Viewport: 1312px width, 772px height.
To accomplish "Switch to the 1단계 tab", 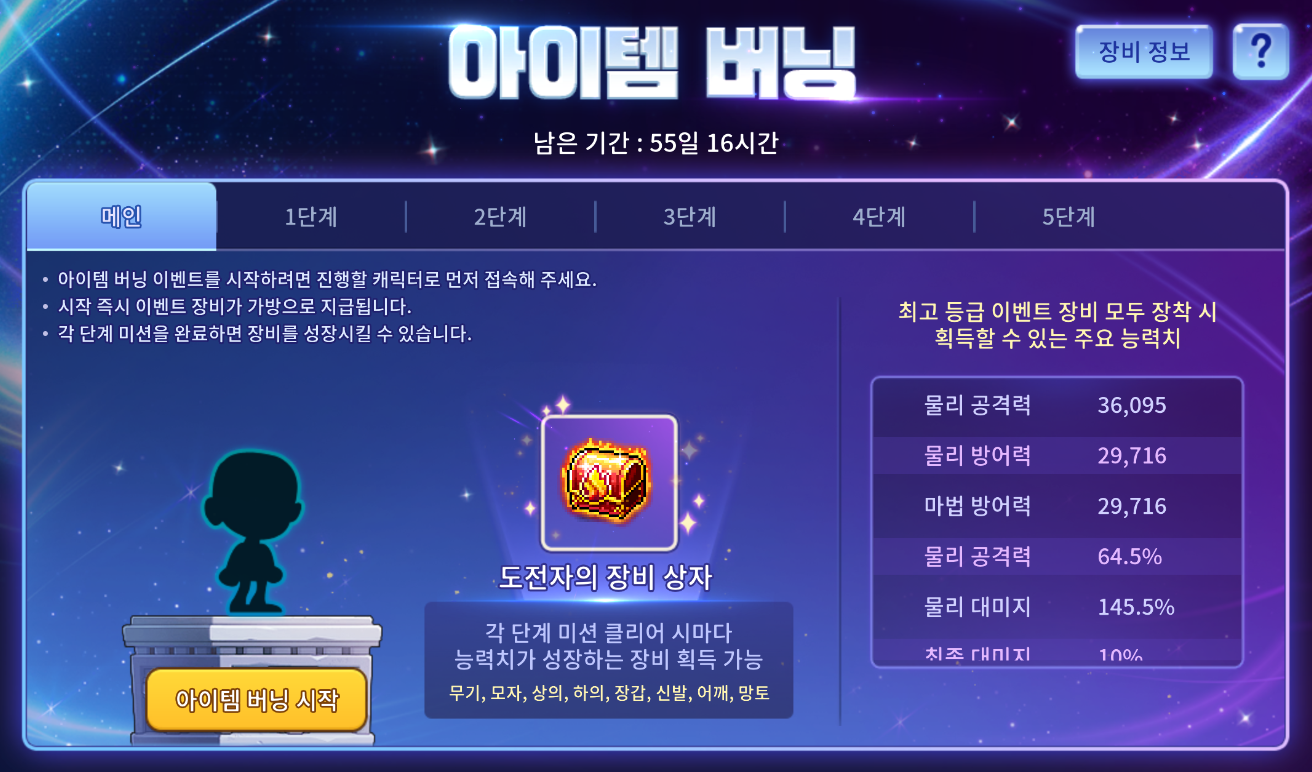I will point(311,215).
